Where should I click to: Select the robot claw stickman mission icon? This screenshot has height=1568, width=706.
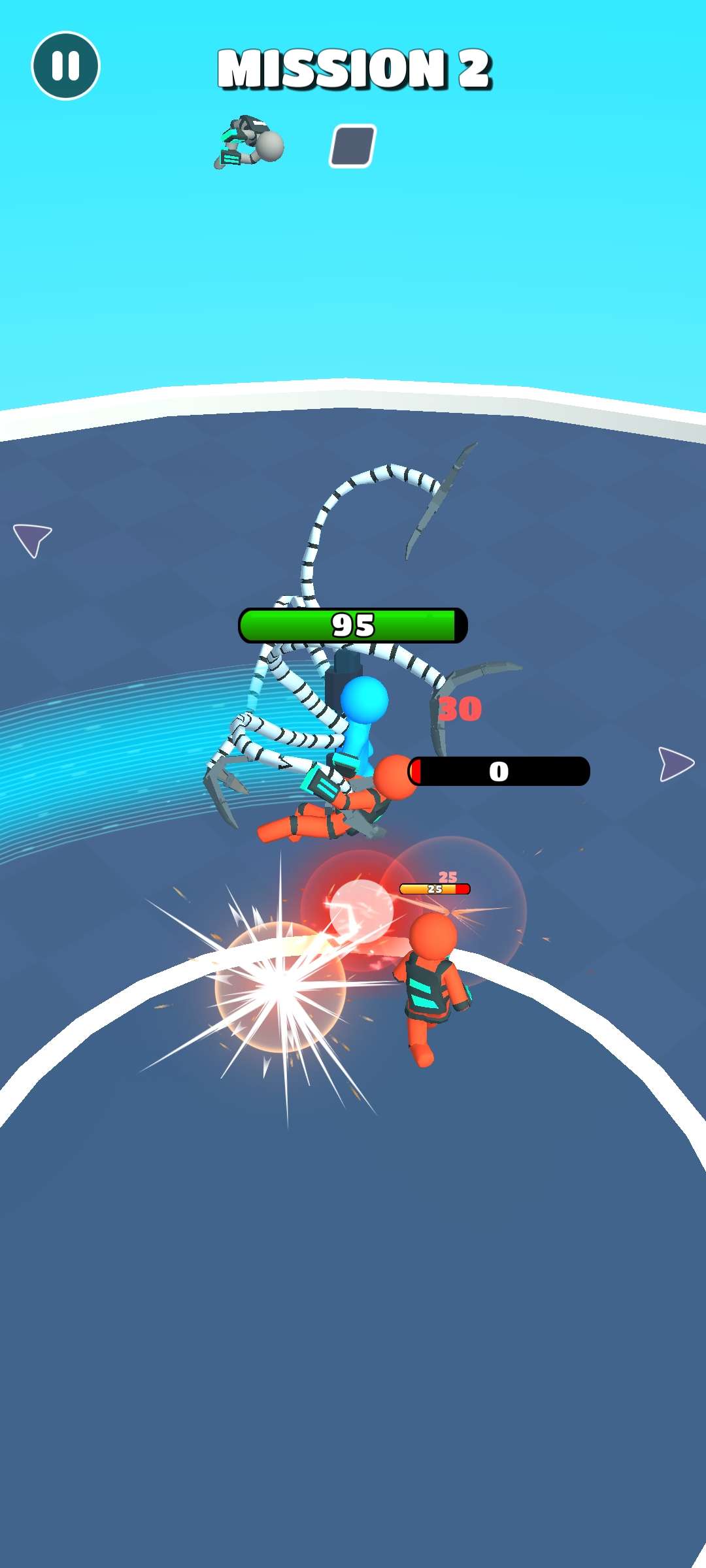249,143
